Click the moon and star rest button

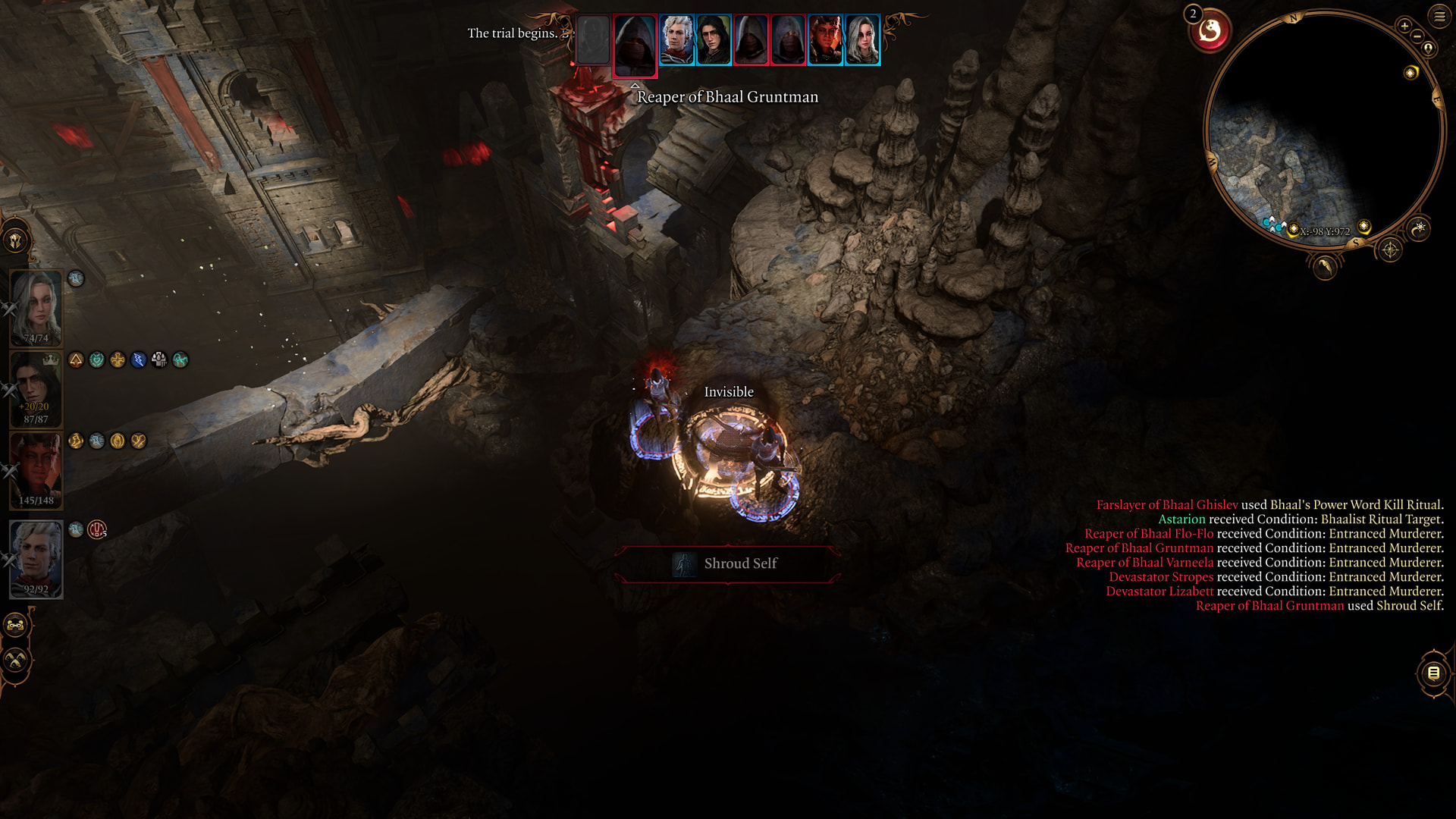[1419, 227]
